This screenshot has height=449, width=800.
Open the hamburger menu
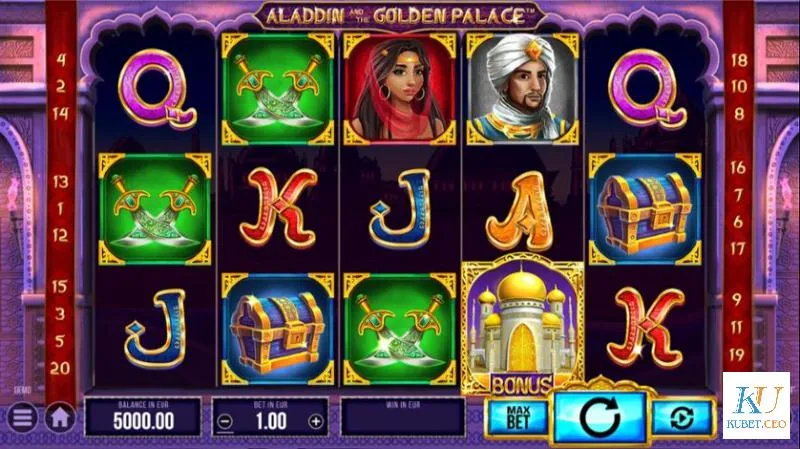22,416
